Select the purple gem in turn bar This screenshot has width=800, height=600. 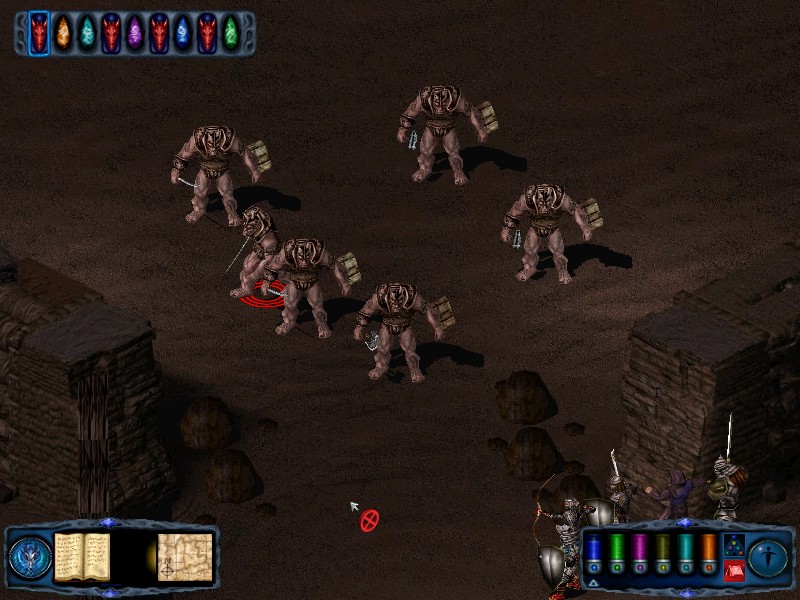pos(135,33)
